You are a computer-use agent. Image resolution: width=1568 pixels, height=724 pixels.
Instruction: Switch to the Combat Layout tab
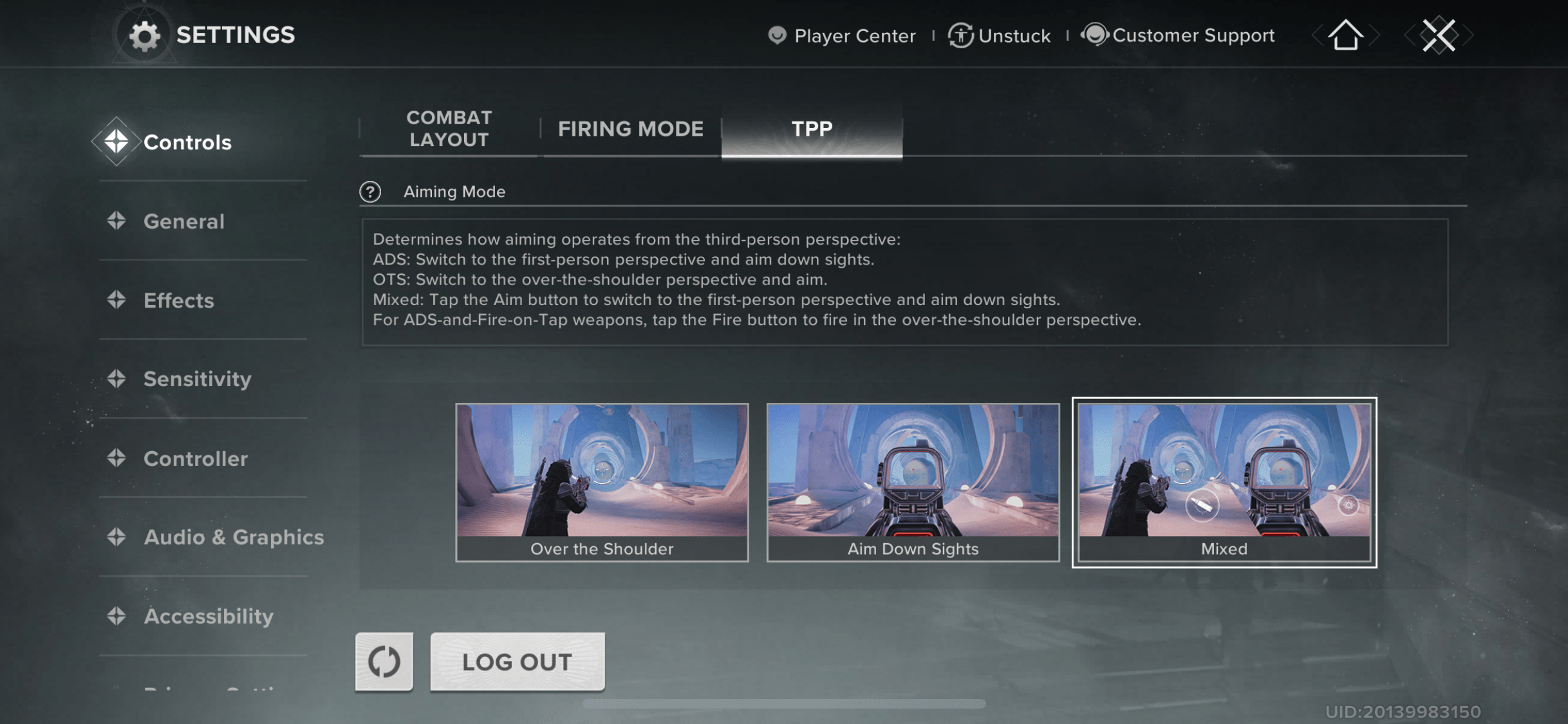pos(449,129)
